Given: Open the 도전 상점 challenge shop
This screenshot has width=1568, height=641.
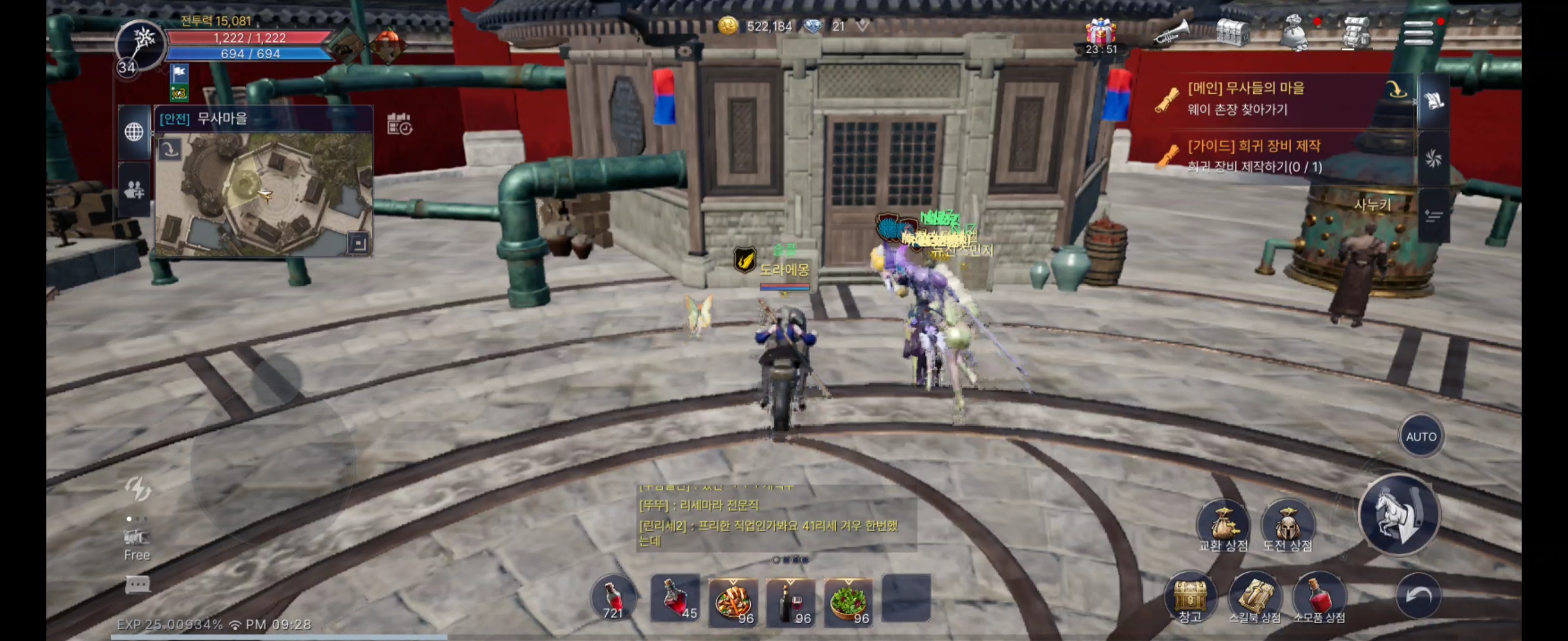Looking at the screenshot, I should 1287,527.
